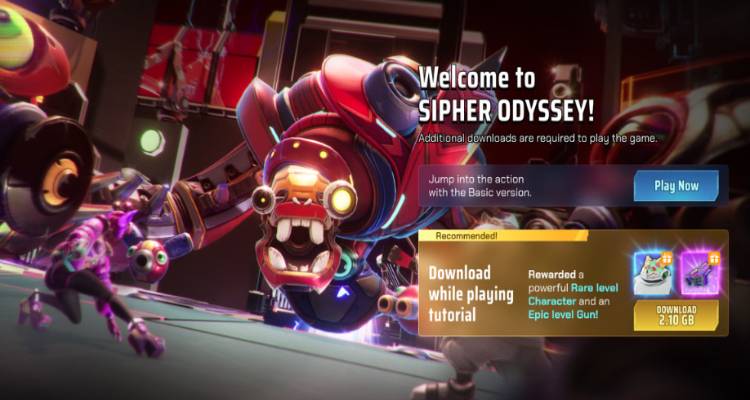Start the 2.10 GB download
This screenshot has height=400, width=750.
tap(676, 315)
